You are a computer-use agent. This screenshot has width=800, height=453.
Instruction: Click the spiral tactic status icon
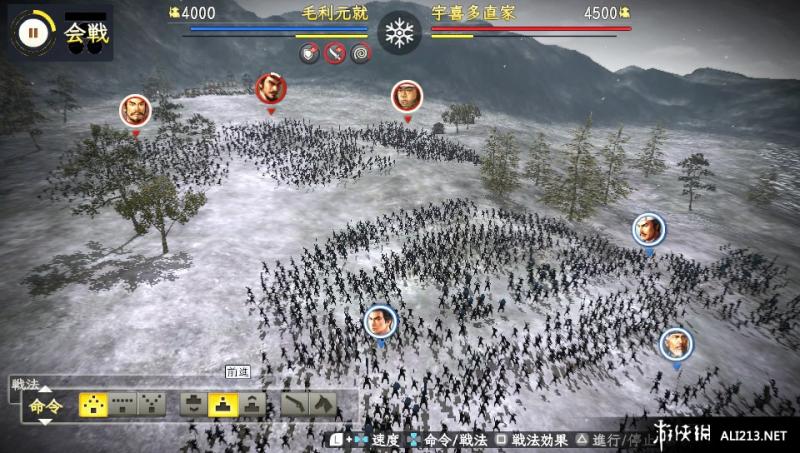coord(361,54)
